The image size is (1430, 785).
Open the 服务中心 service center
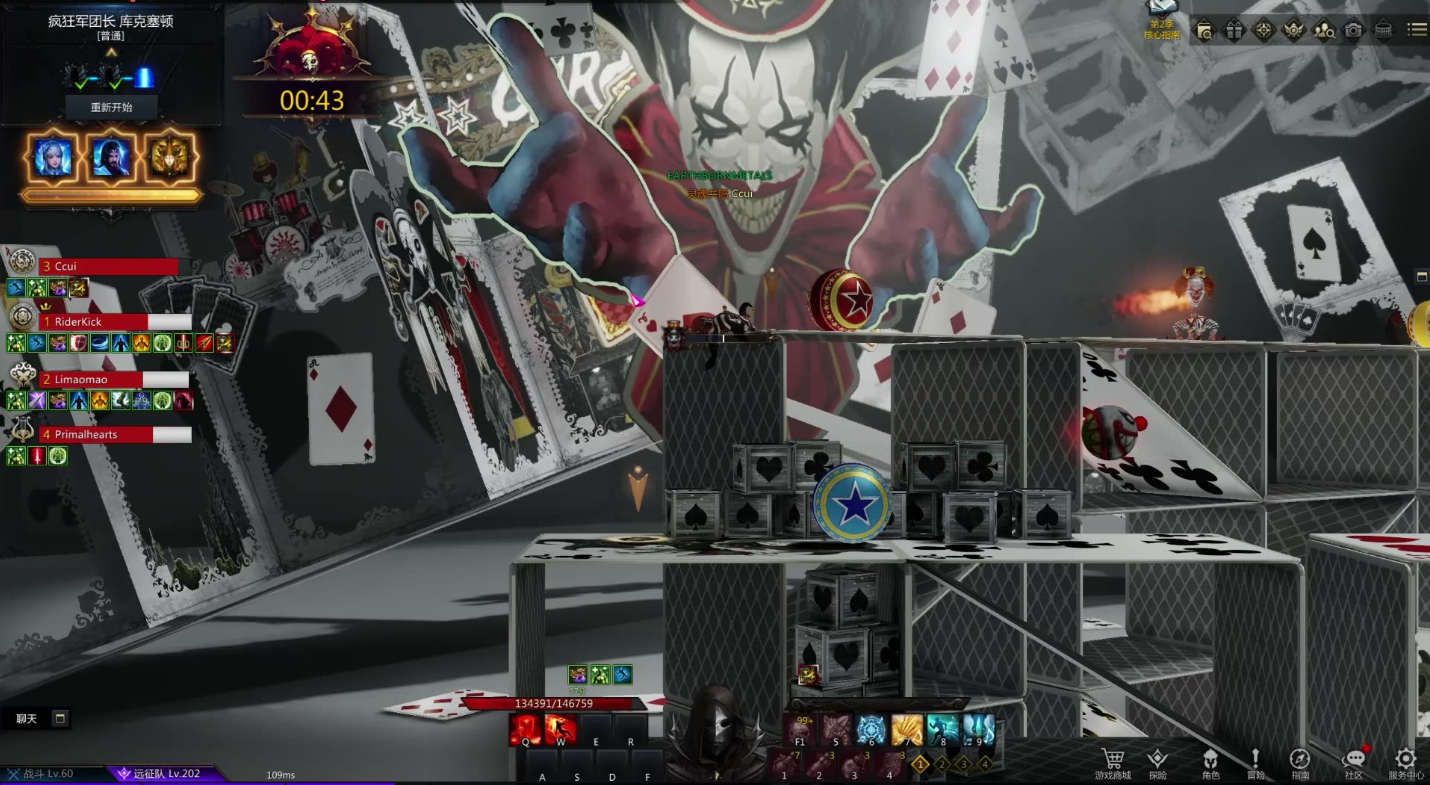pos(1405,762)
